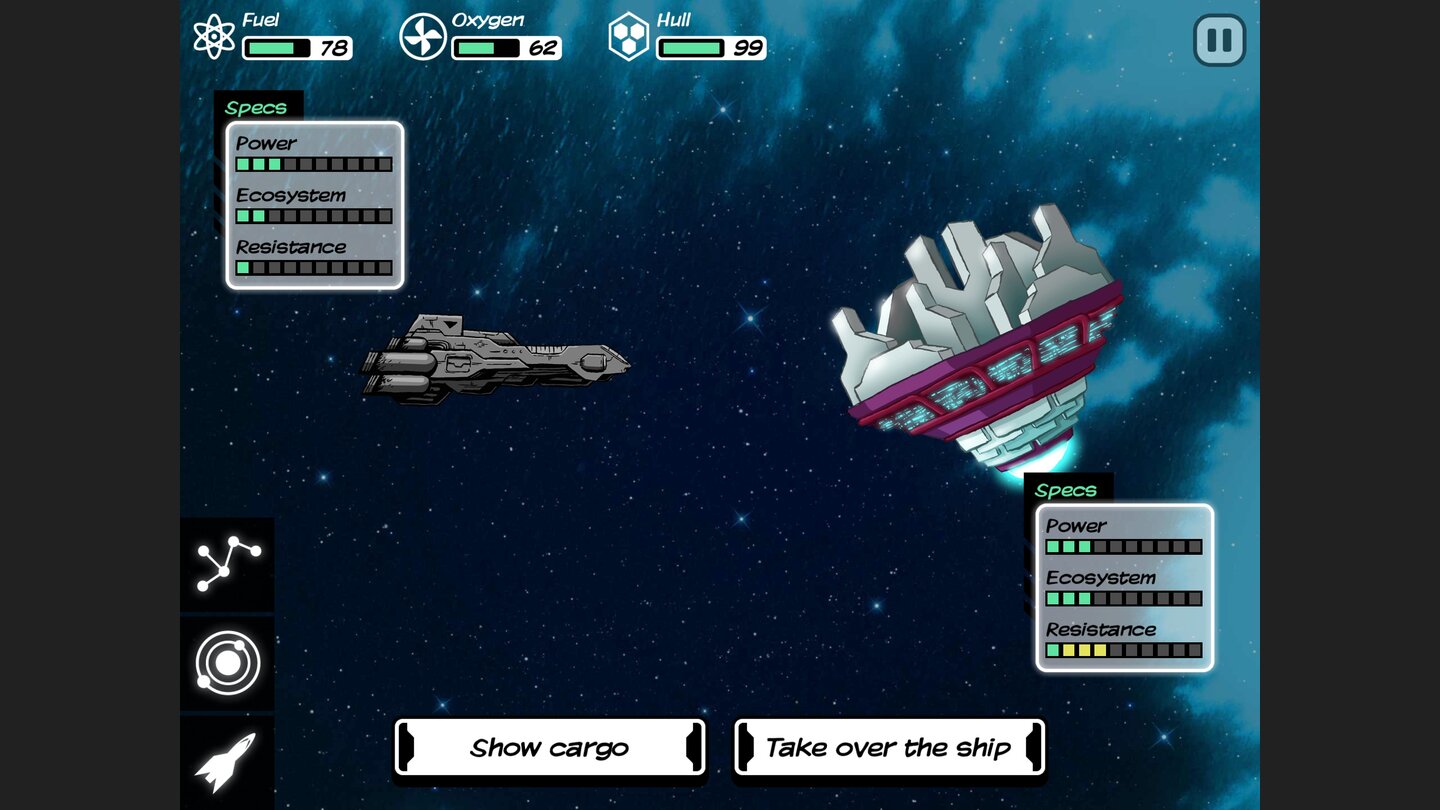Open the star map constellation icon
The image size is (1440, 810).
[227, 563]
